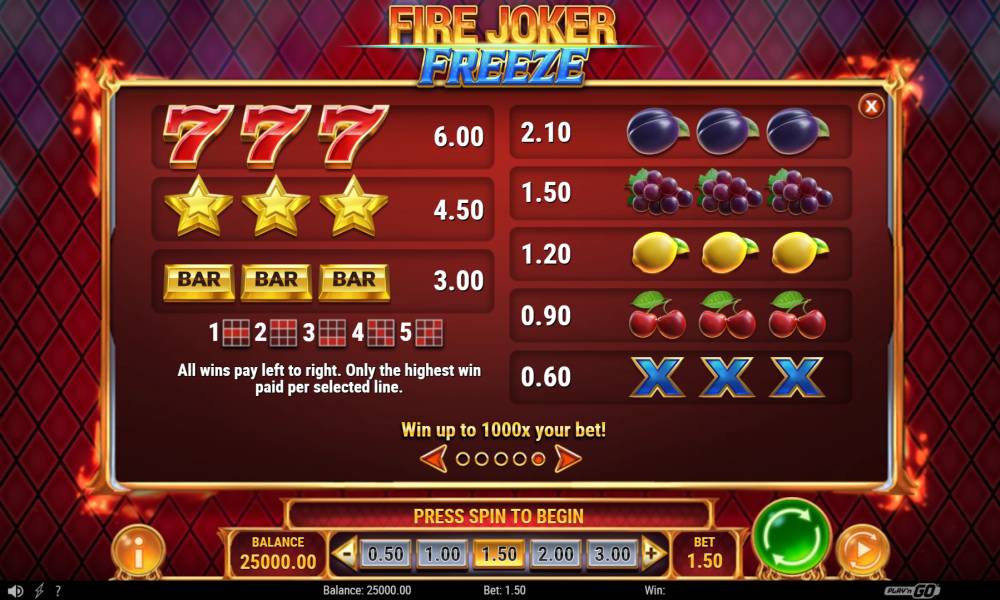This screenshot has height=600, width=1000.
Task: Choose the 3.00 bet value
Action: coord(612,554)
